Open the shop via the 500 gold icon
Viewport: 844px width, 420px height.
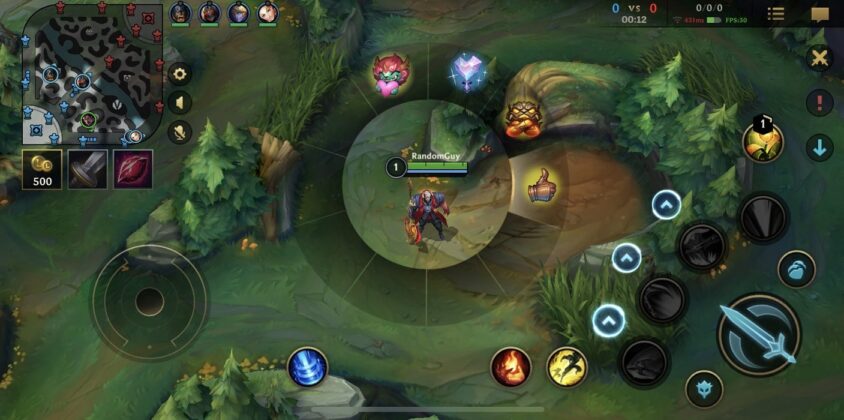[x=42, y=169]
